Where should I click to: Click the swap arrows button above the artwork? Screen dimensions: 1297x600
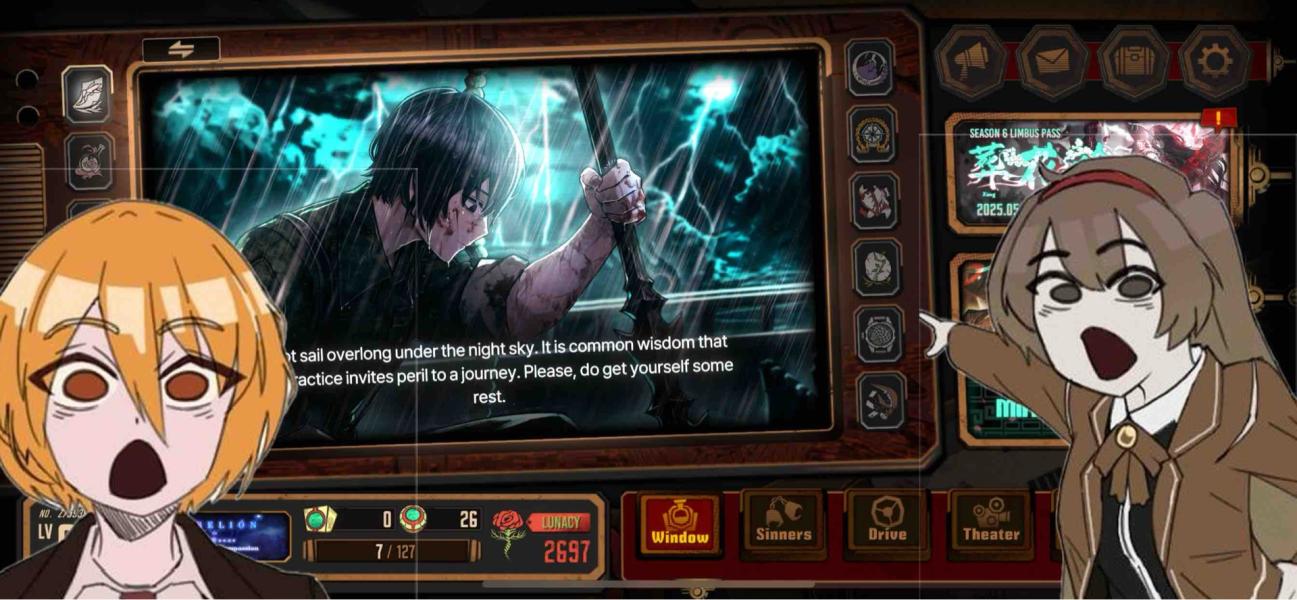181,49
